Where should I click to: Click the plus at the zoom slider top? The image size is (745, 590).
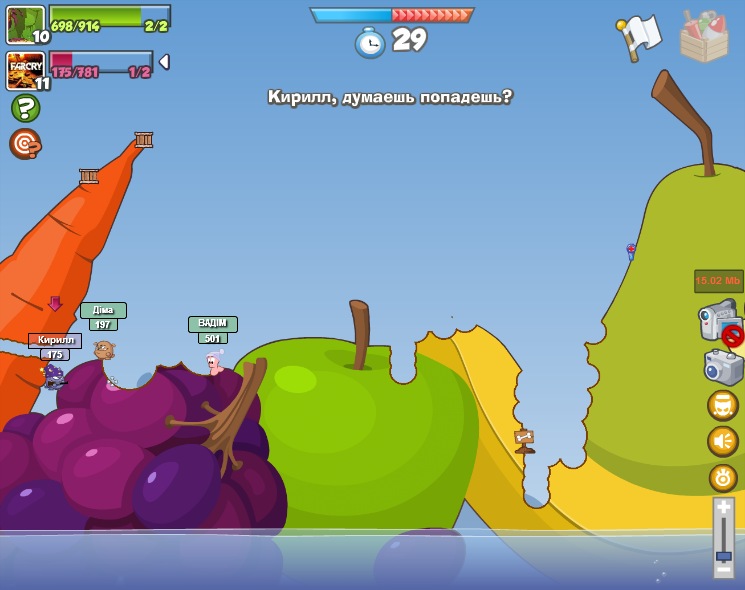pos(724,508)
